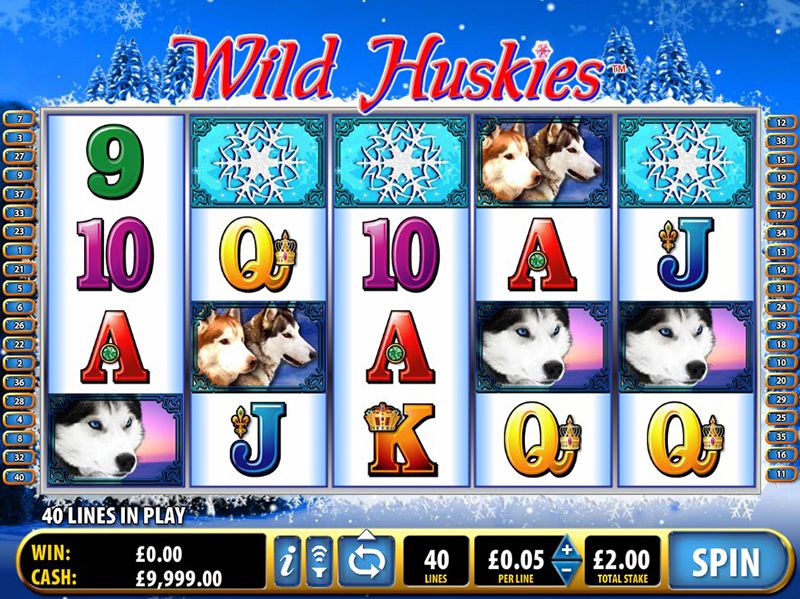
Task: Click payline marker number 11
Action: click(x=779, y=474)
